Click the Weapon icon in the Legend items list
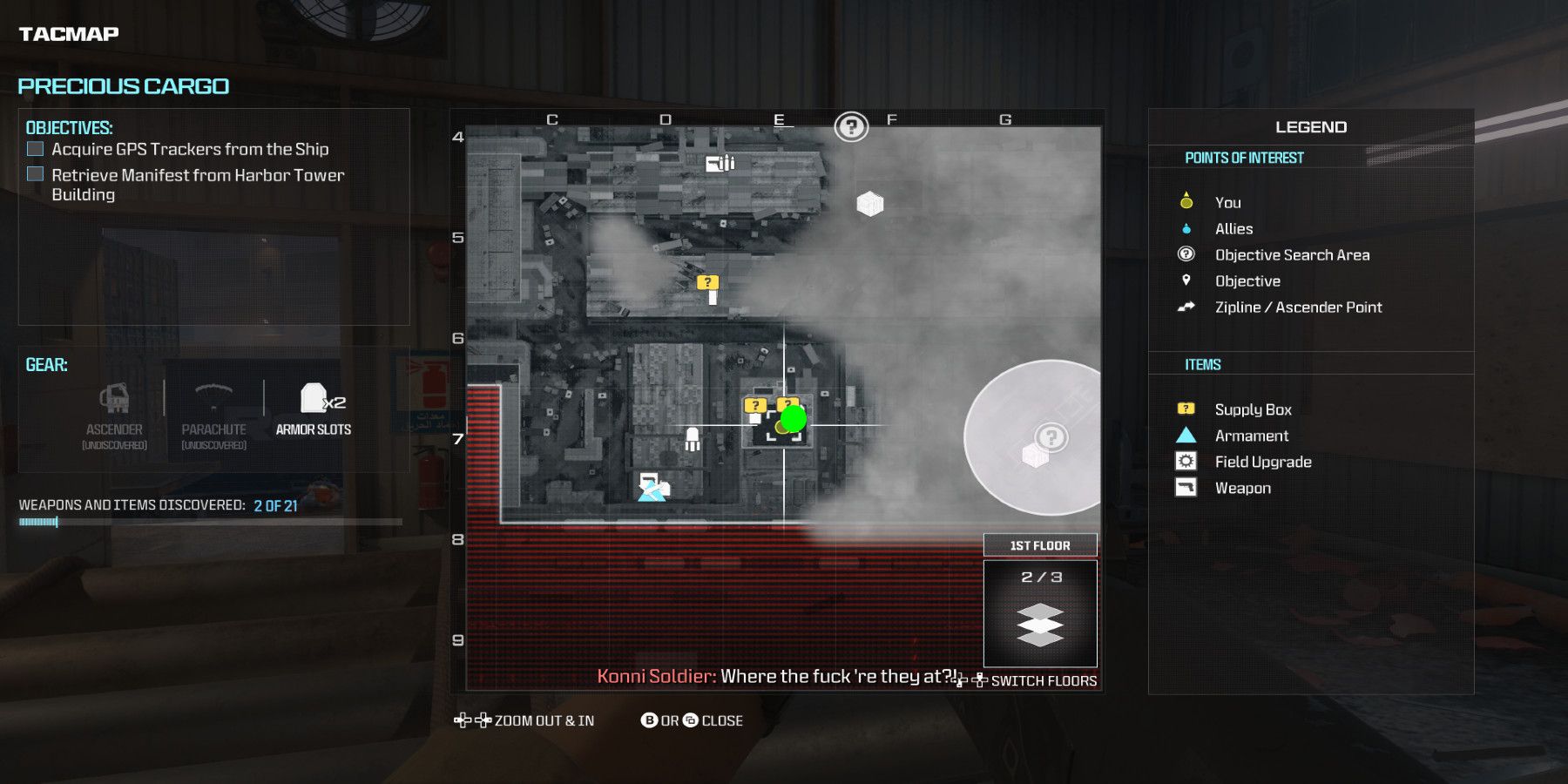1568x784 pixels. [x=1186, y=488]
